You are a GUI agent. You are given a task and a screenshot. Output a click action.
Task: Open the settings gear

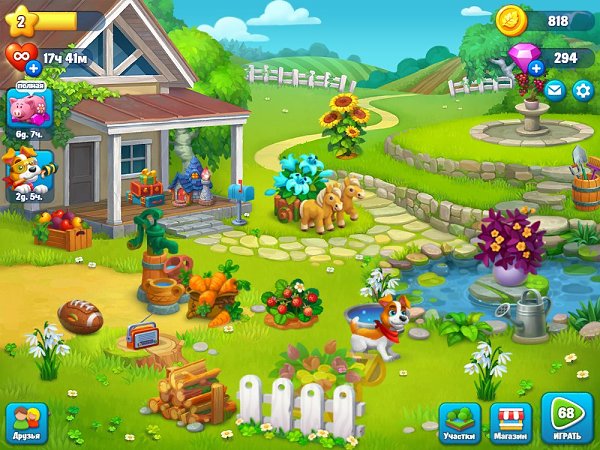coord(582,91)
